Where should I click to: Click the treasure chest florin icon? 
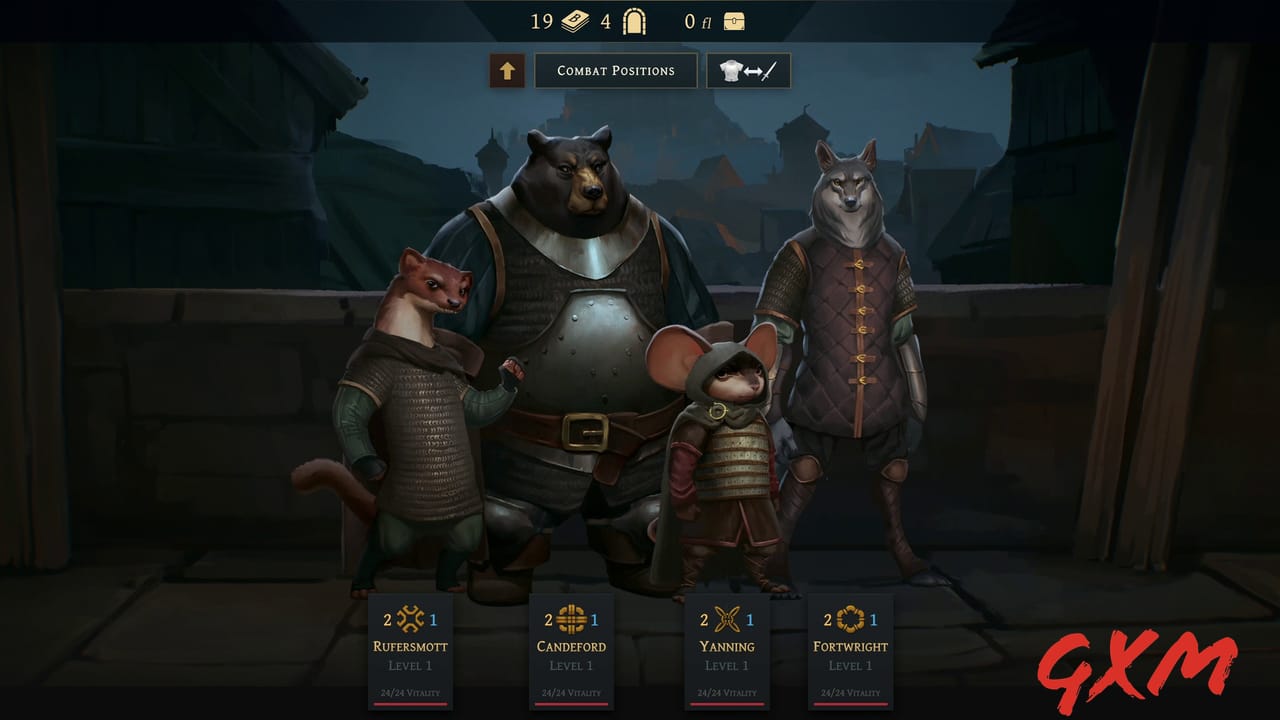(733, 21)
